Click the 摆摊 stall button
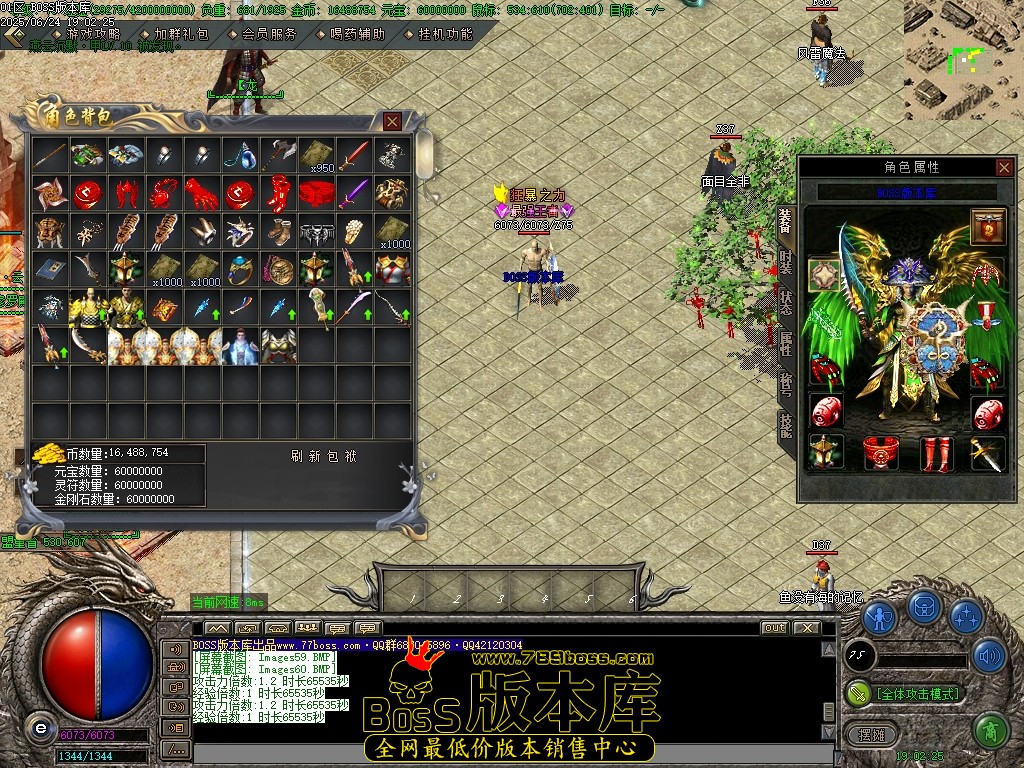The width and height of the screenshot is (1024, 768). point(865,733)
